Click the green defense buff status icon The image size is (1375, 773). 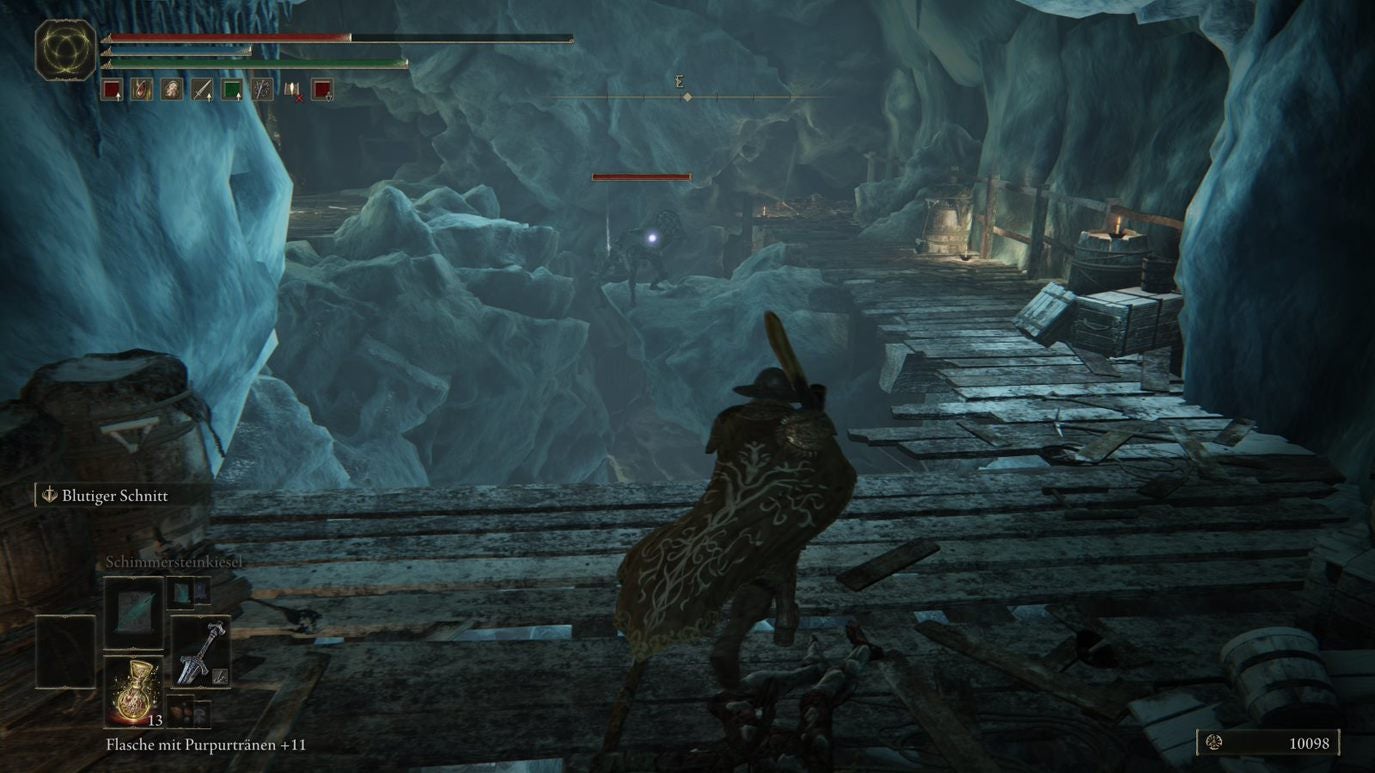[231, 89]
